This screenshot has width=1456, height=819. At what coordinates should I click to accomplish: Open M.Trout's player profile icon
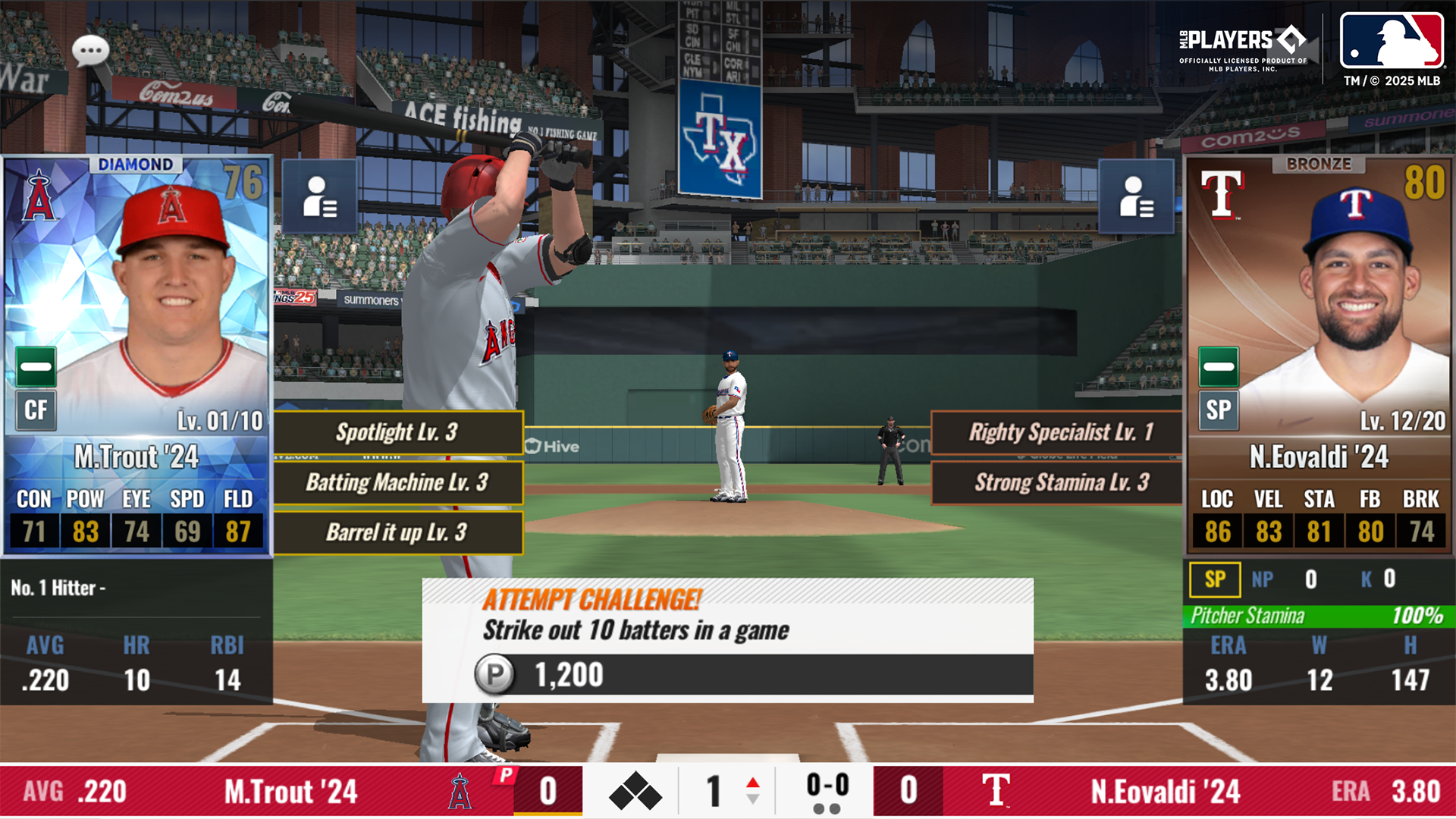tap(318, 199)
